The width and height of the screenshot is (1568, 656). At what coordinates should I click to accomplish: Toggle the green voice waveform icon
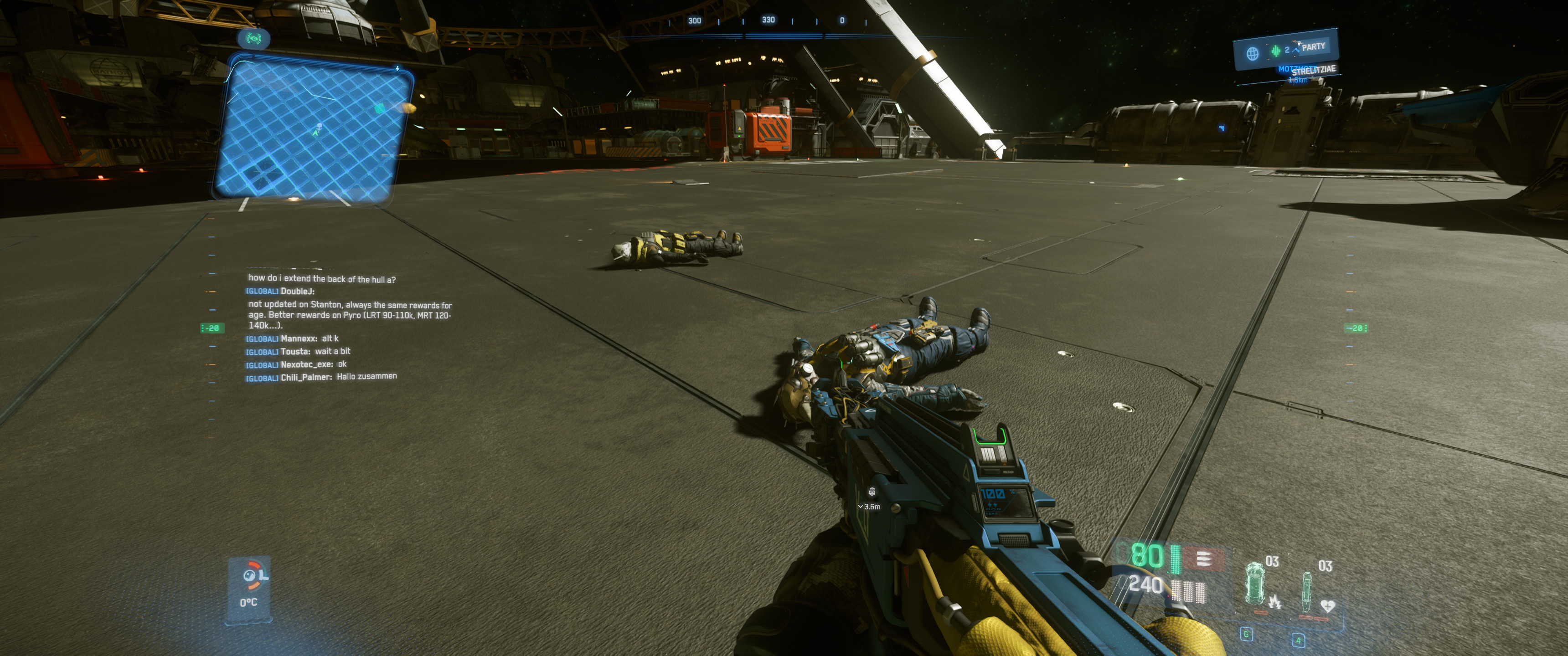(x=1275, y=51)
